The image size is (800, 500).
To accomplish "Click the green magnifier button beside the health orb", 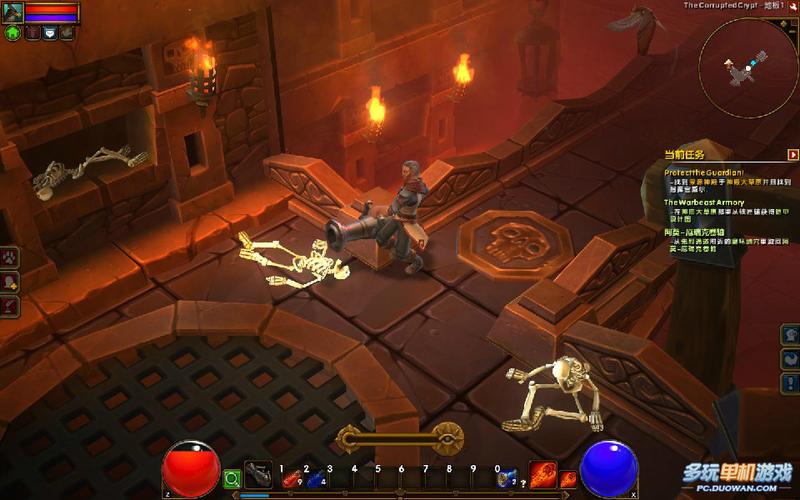I will point(232,479).
